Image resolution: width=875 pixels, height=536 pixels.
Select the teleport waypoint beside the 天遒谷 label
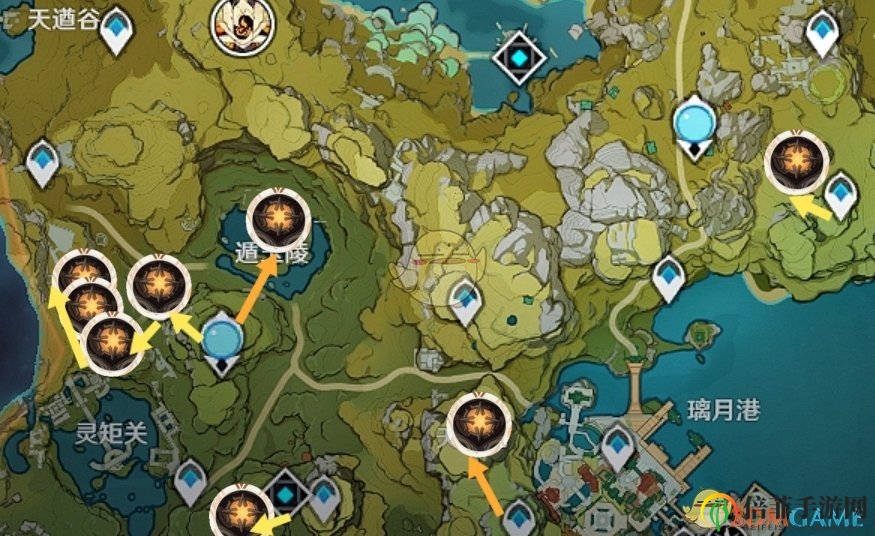(119, 28)
